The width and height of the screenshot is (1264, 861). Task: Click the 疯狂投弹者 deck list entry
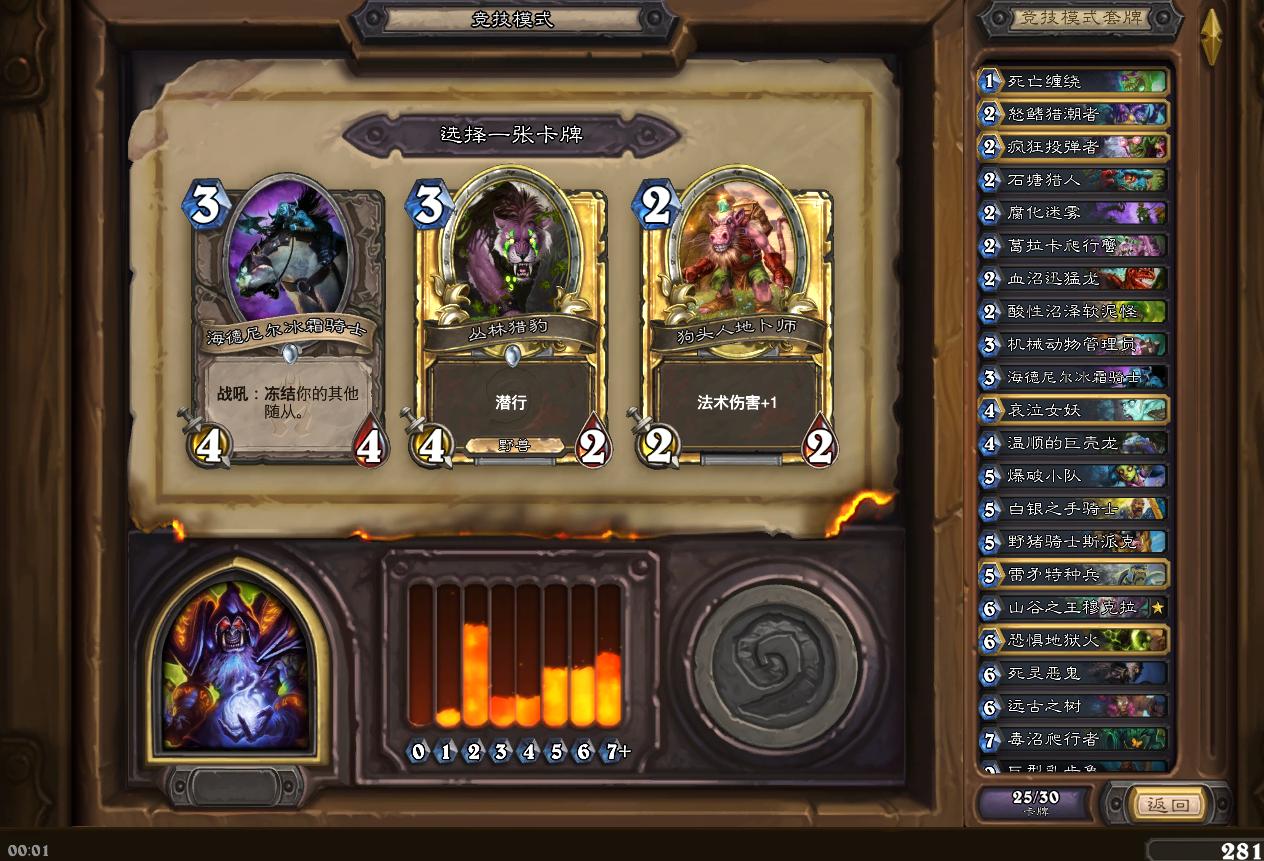[1072, 147]
